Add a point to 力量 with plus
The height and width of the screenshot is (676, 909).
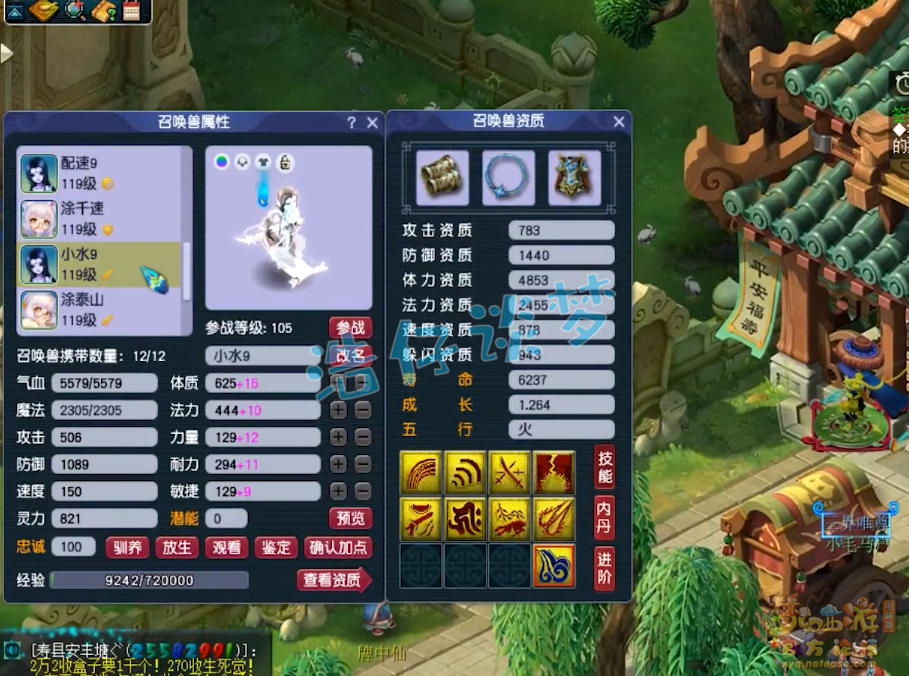tap(339, 437)
